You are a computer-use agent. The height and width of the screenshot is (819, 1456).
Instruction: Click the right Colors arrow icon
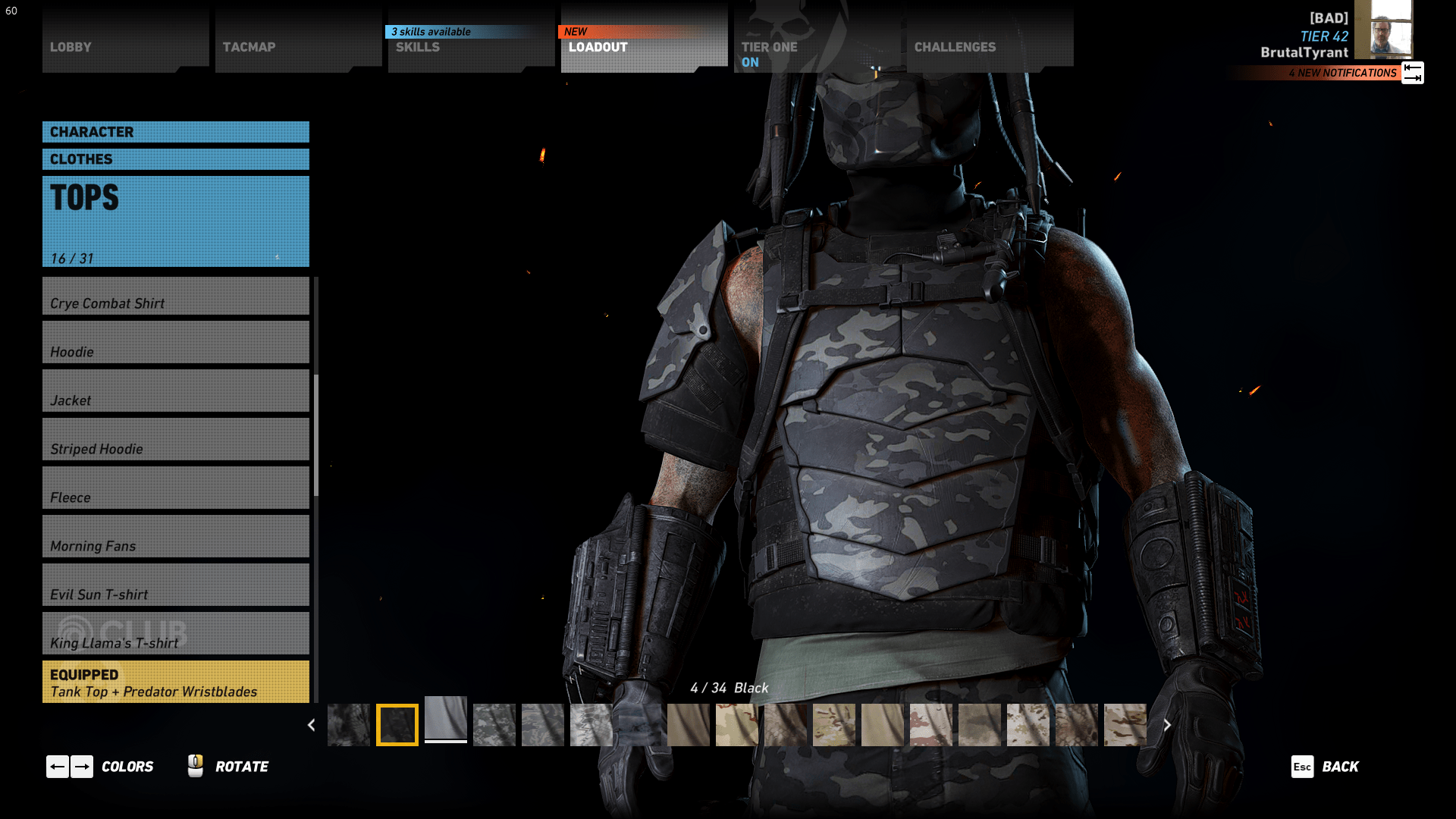tap(83, 767)
